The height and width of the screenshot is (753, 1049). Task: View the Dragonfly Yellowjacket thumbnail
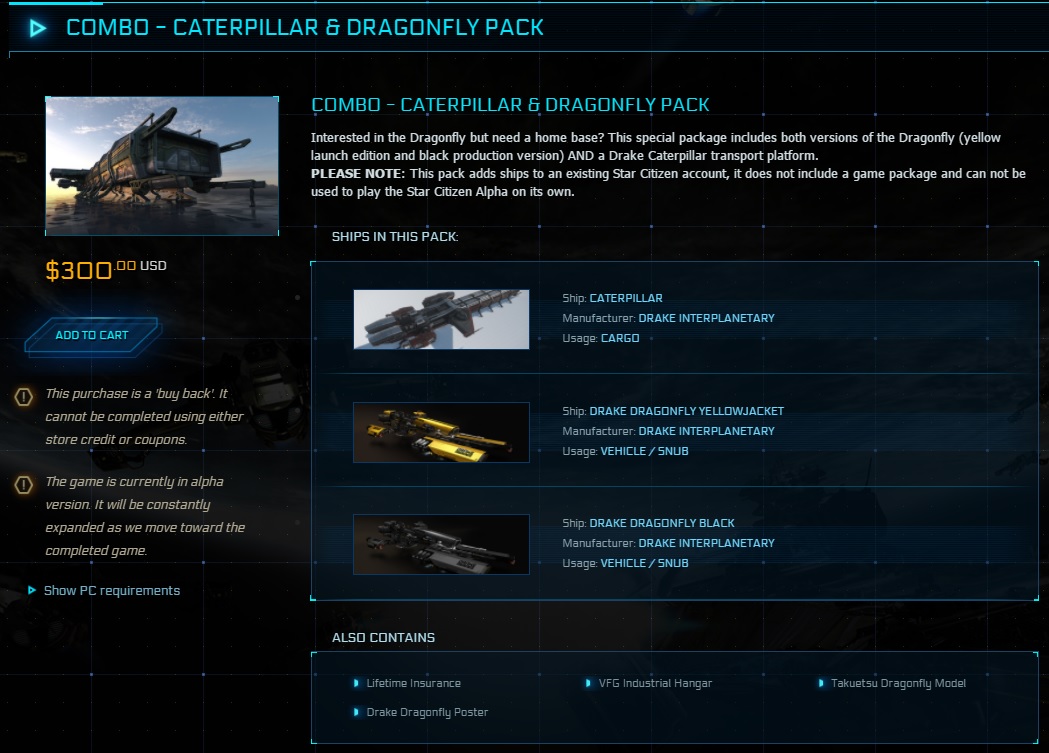(x=441, y=432)
